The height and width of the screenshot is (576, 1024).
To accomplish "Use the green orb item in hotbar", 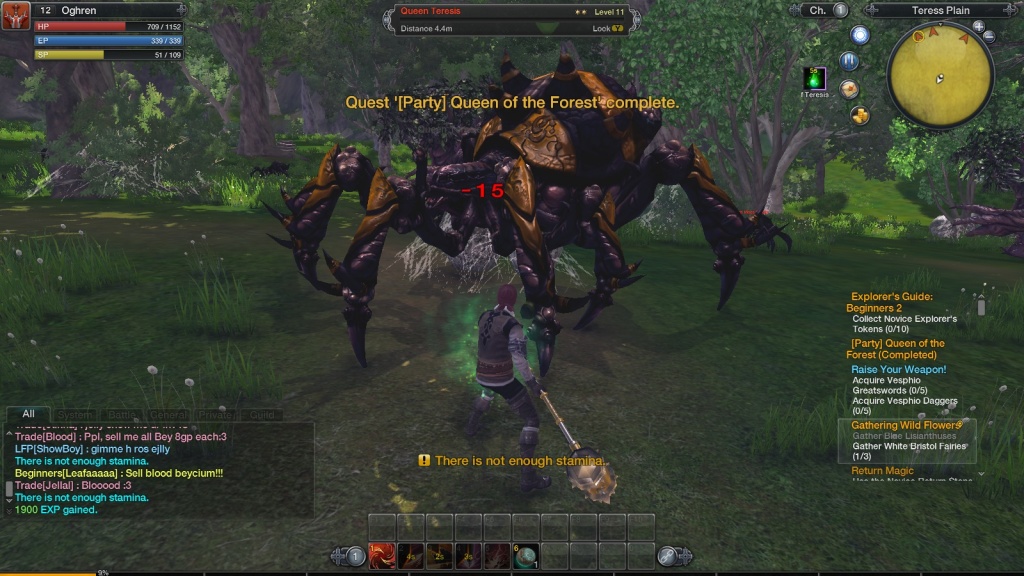I will pyautogui.click(x=526, y=556).
